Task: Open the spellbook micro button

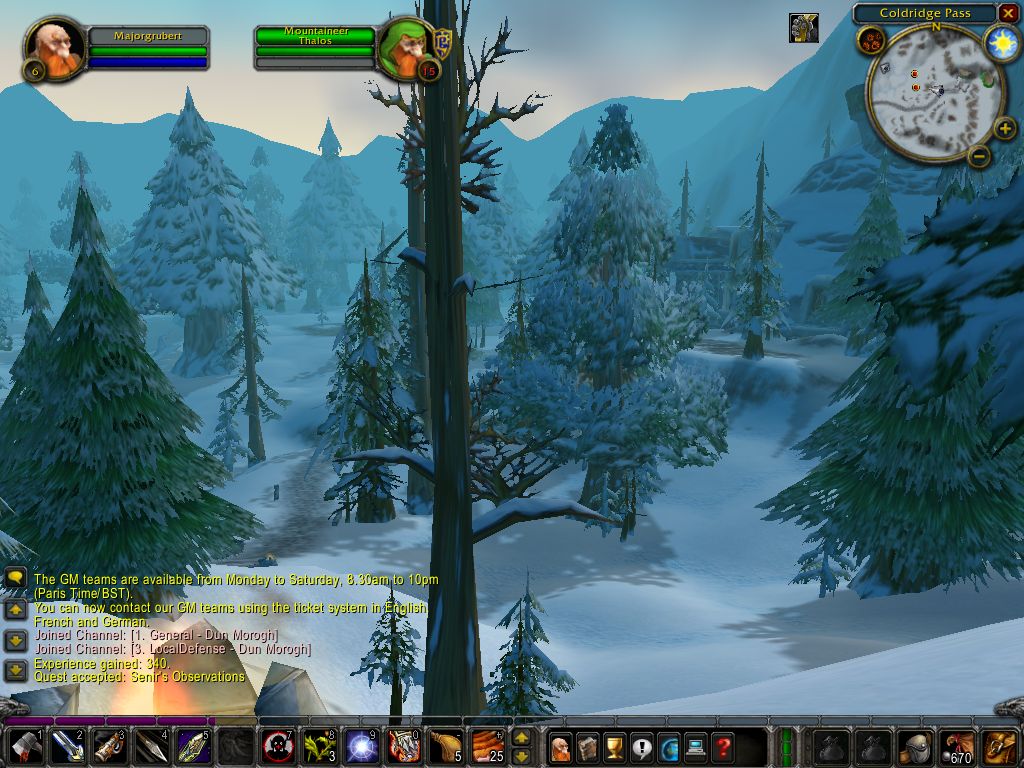Action: (588, 747)
